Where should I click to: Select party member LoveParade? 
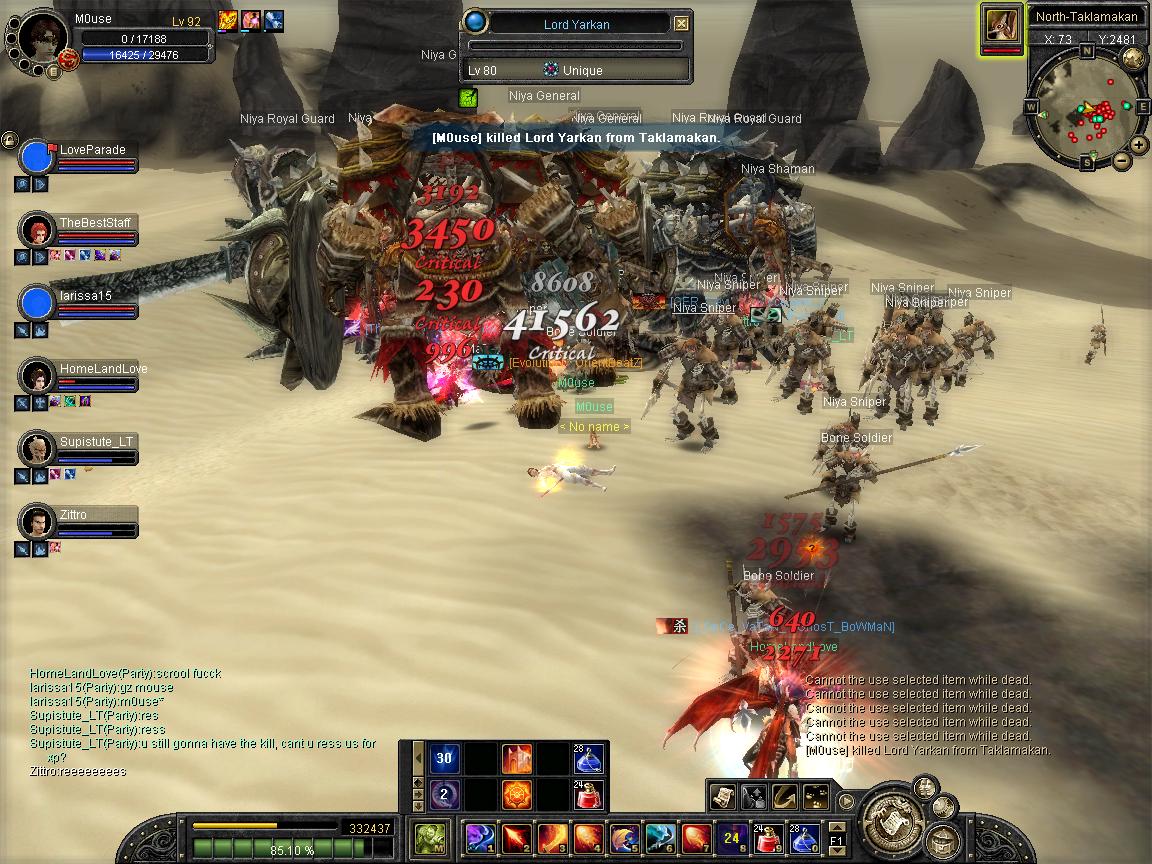click(37, 158)
